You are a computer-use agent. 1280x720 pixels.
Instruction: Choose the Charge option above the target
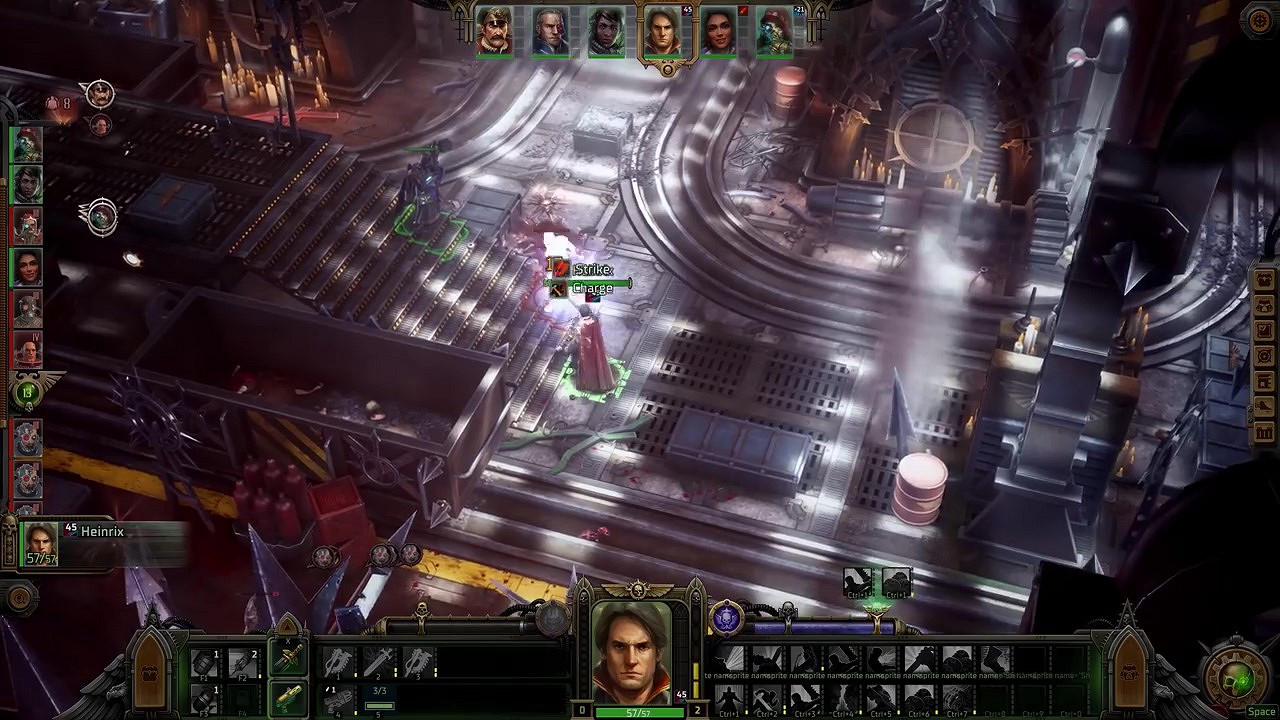(591, 289)
